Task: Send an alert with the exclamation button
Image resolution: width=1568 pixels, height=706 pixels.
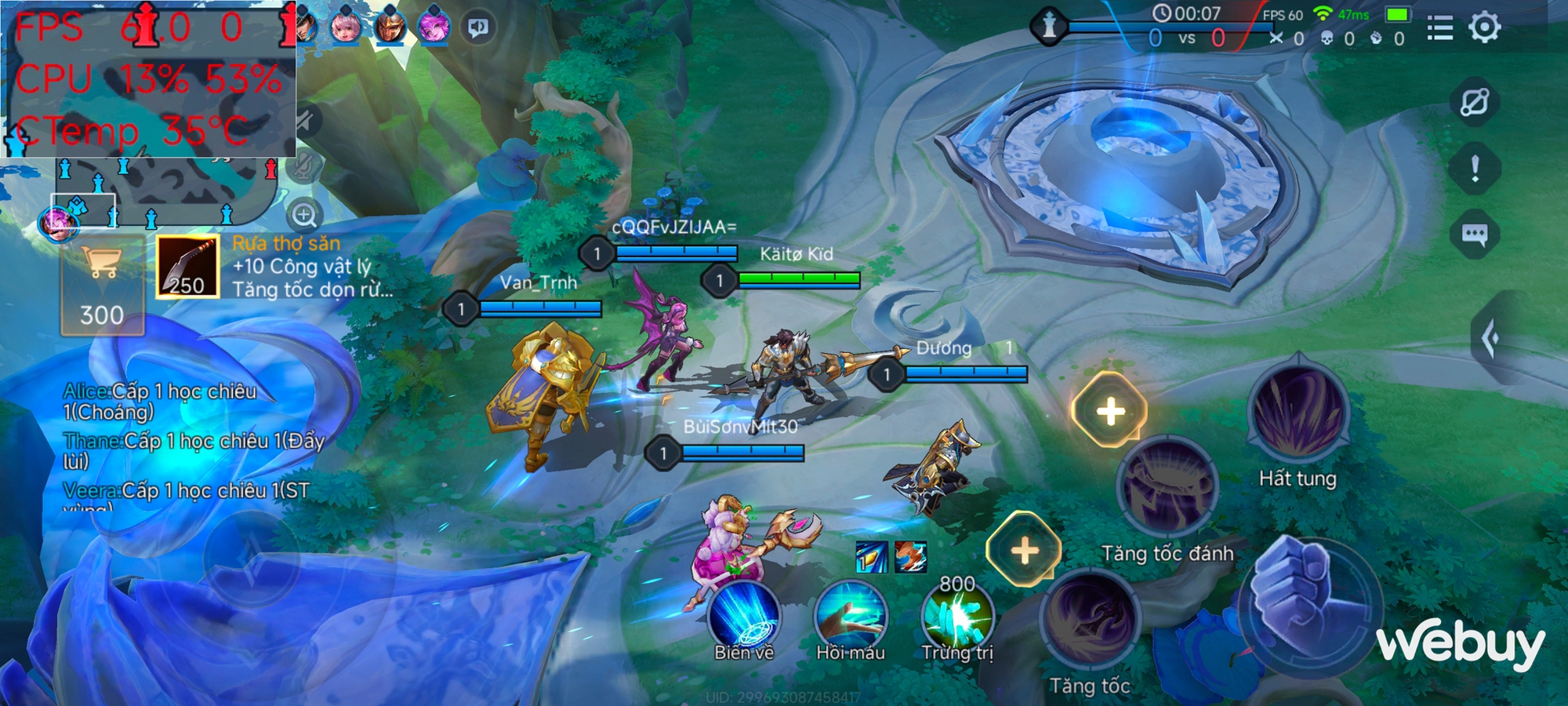Action: tap(1475, 168)
